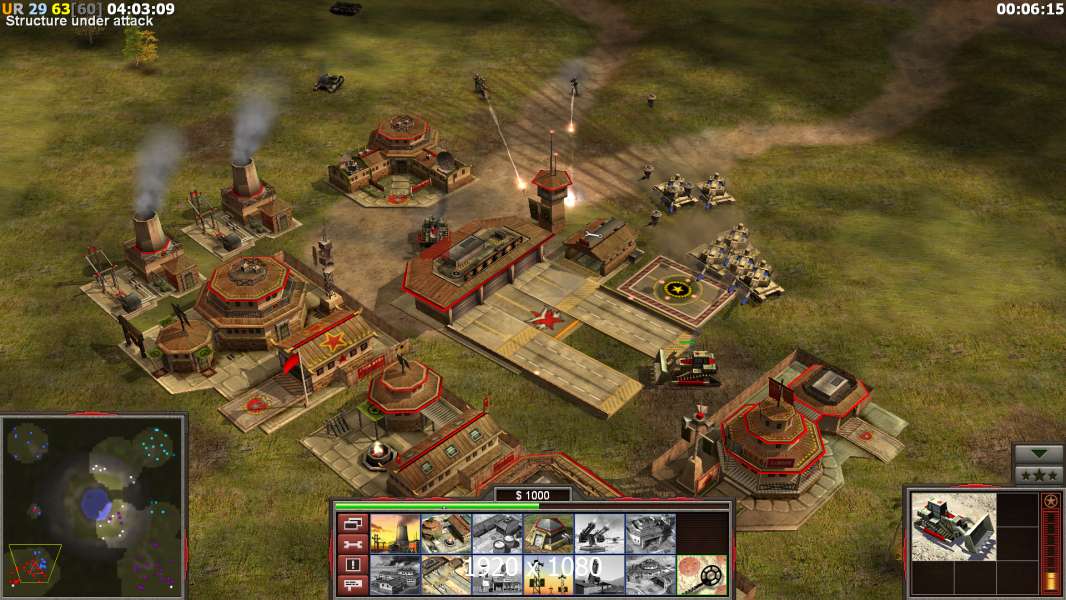Build the war factory
The height and width of the screenshot is (600, 1066).
point(650,533)
